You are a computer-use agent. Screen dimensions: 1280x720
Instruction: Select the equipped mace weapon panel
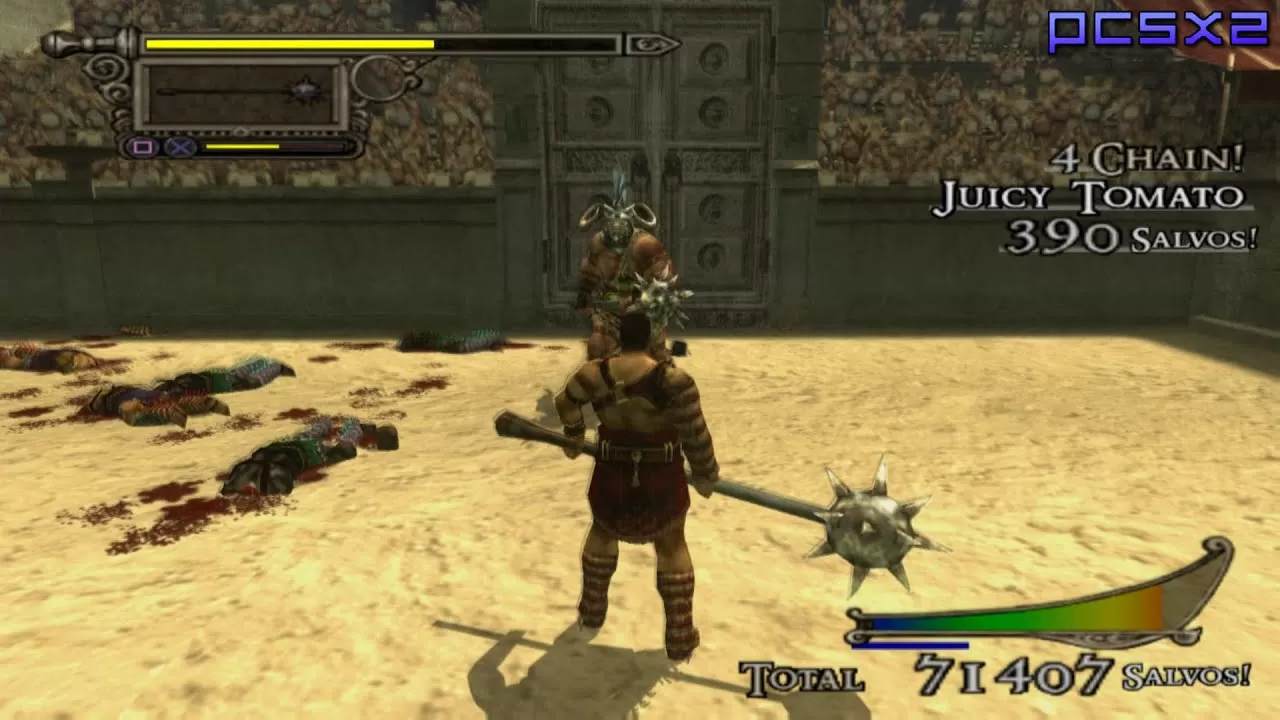(x=241, y=94)
